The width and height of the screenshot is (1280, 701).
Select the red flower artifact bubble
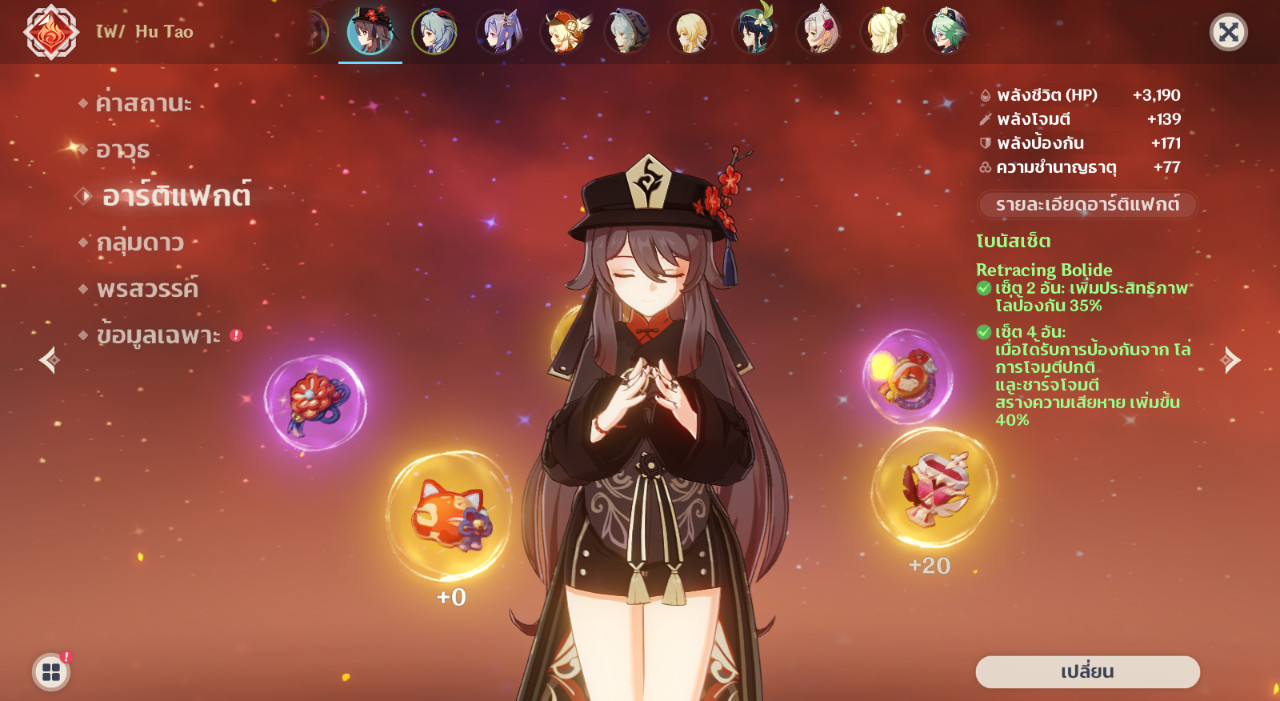click(315, 402)
